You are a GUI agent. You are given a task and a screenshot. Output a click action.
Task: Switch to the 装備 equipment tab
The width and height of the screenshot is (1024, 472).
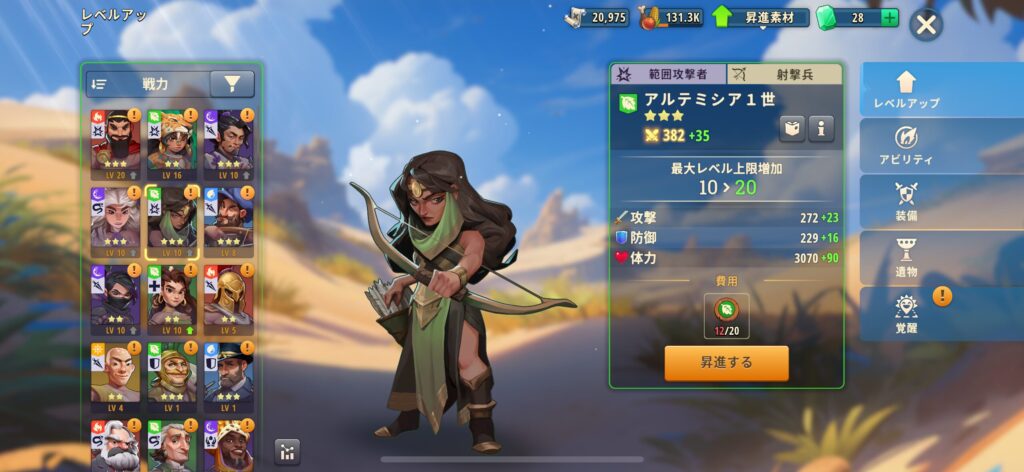coord(907,202)
